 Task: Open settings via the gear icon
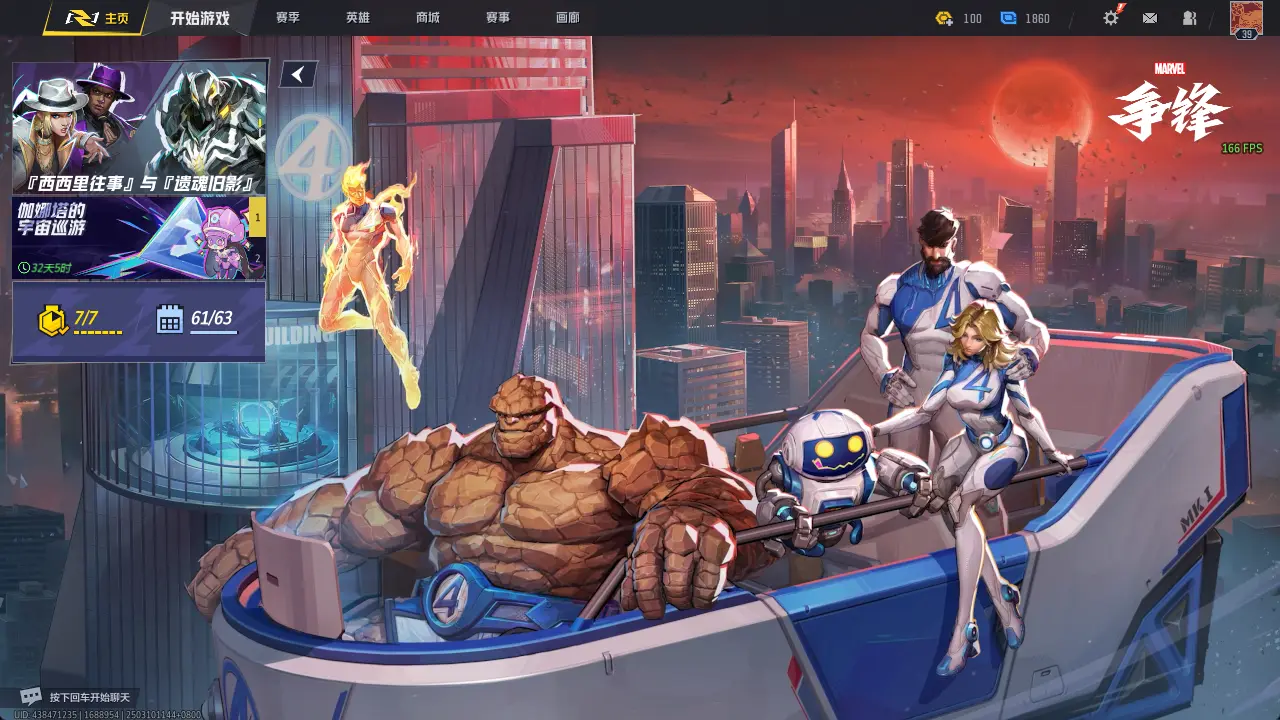point(1111,18)
